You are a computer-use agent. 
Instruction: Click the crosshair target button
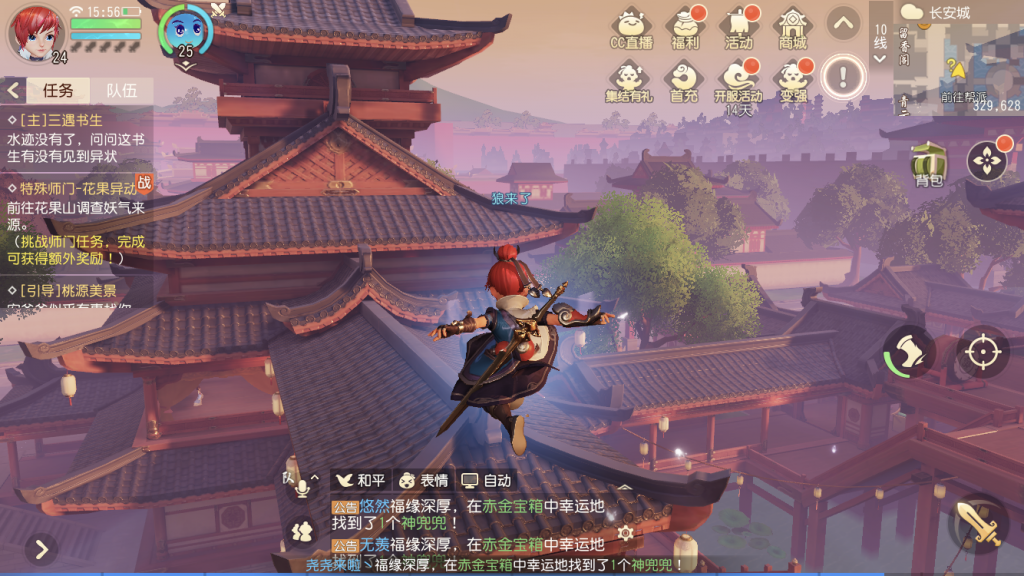click(x=982, y=352)
